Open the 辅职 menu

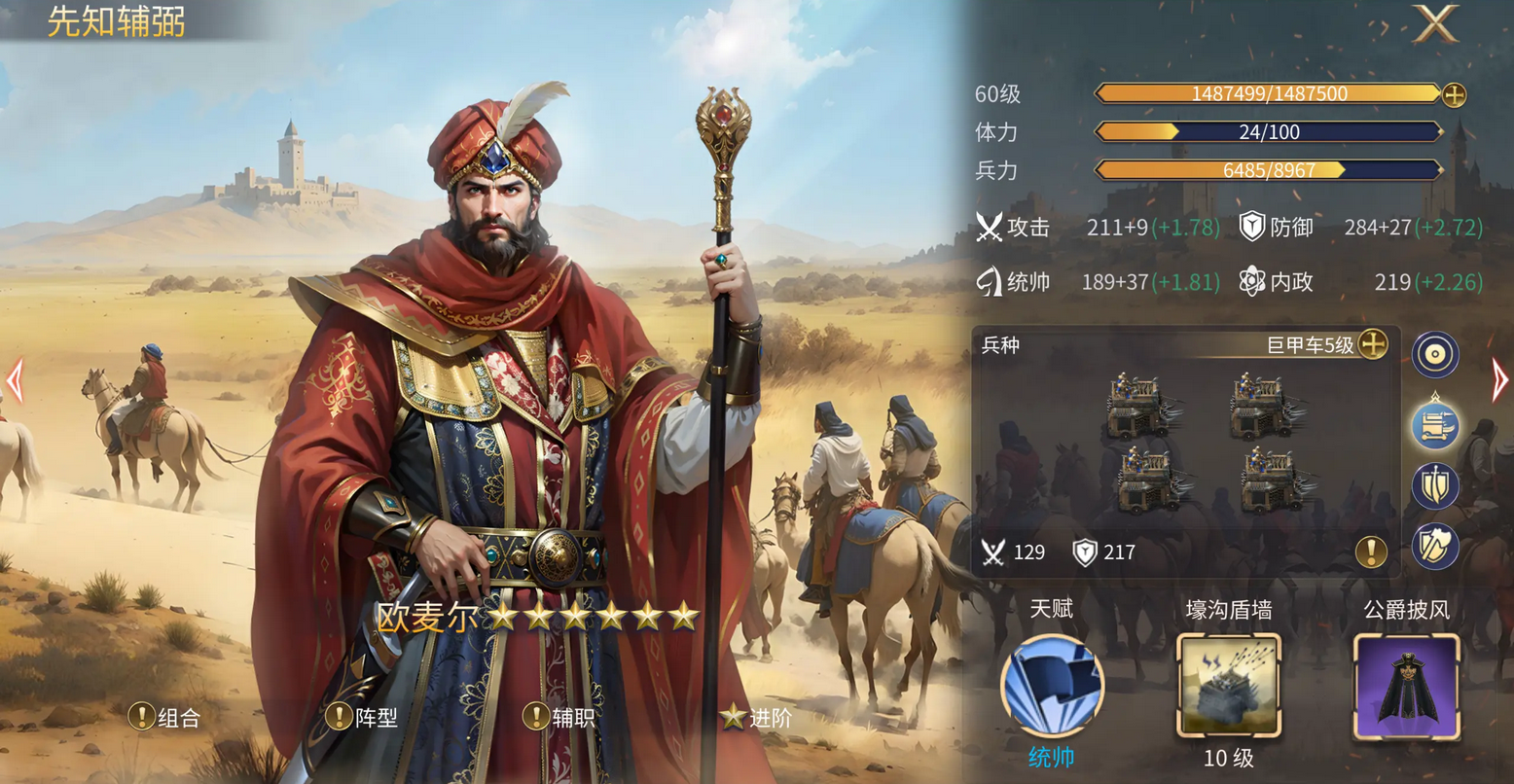(x=560, y=718)
